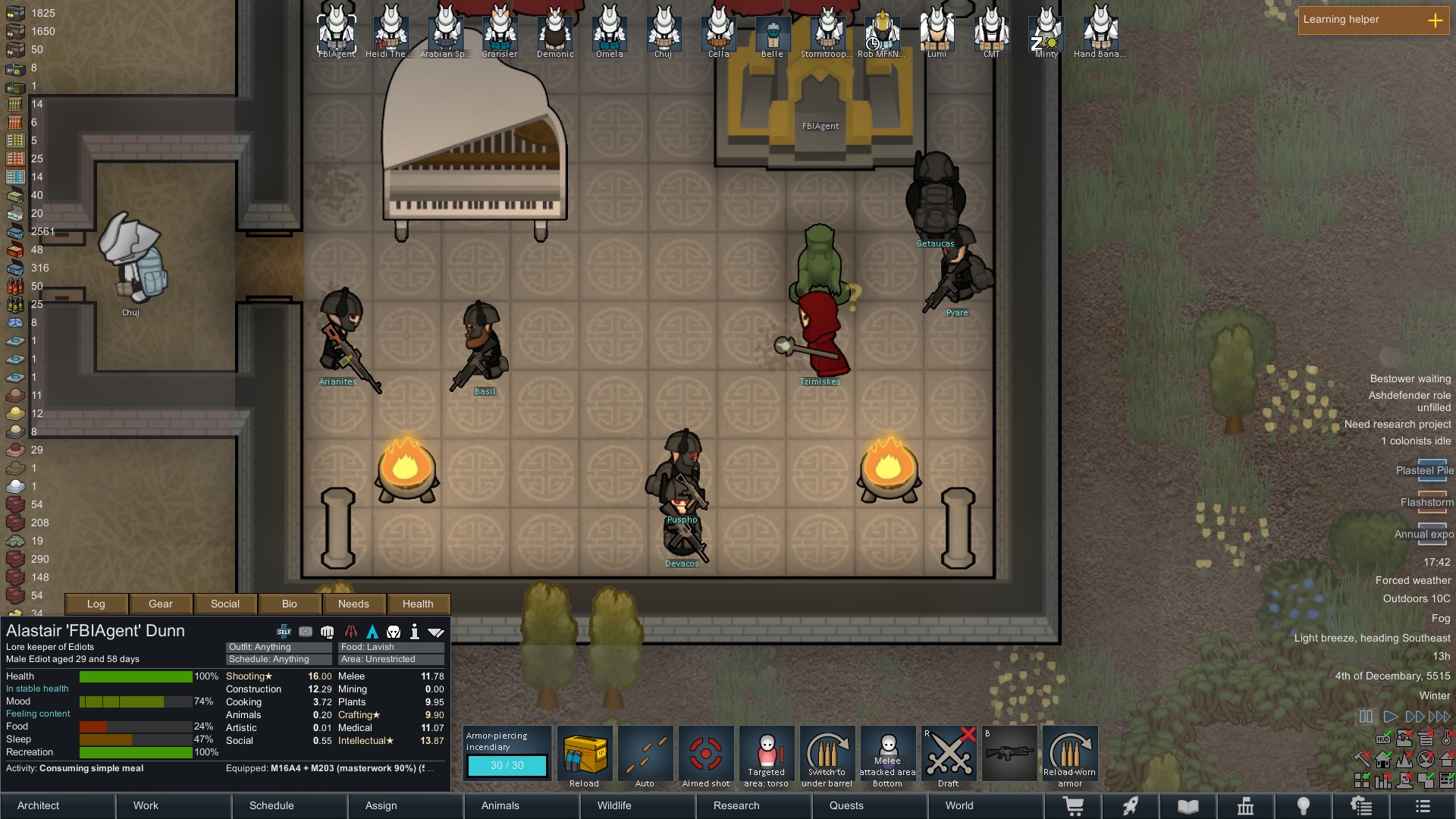Open the Research menu
1456x819 pixels.
click(x=754, y=805)
